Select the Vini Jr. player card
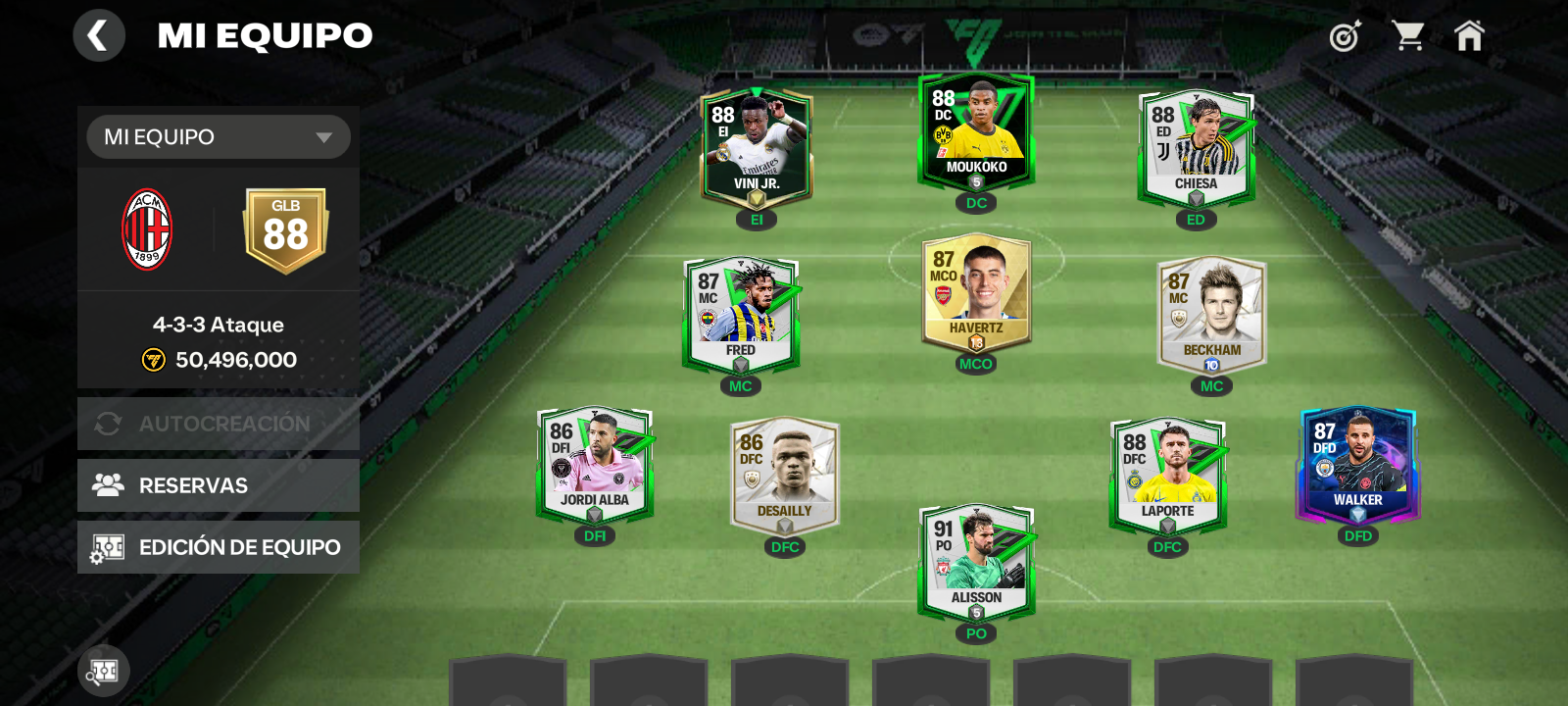This screenshot has width=1568, height=706. 757,147
